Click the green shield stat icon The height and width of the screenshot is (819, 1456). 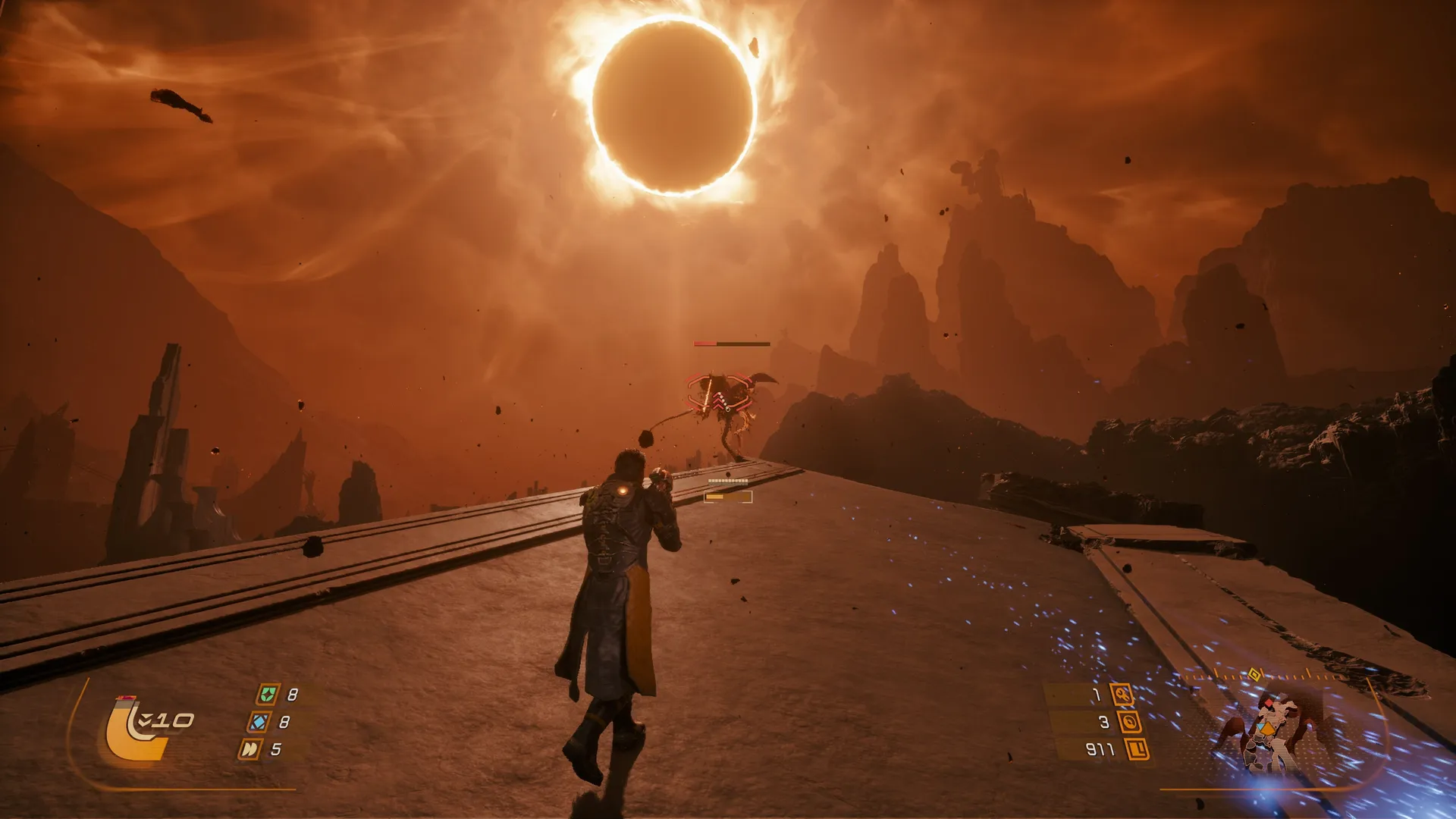coord(267,694)
